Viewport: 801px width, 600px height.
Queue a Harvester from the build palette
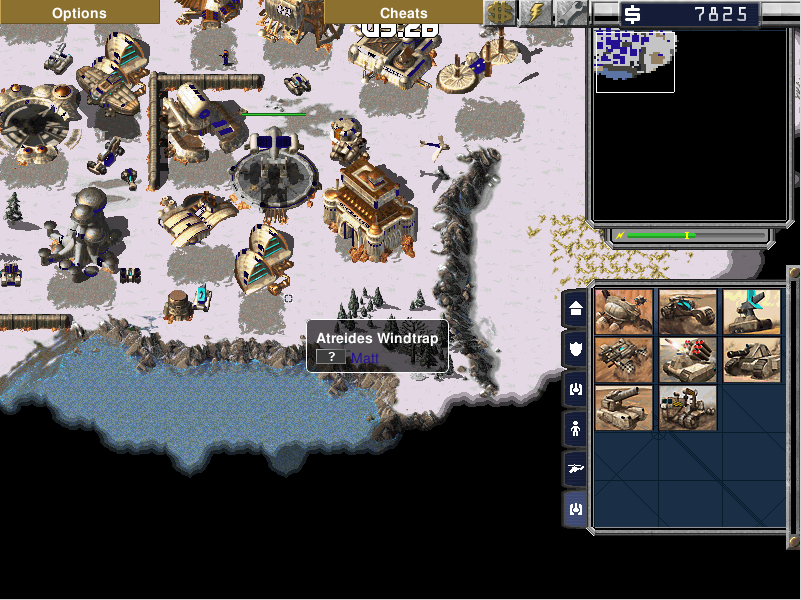tap(624, 311)
